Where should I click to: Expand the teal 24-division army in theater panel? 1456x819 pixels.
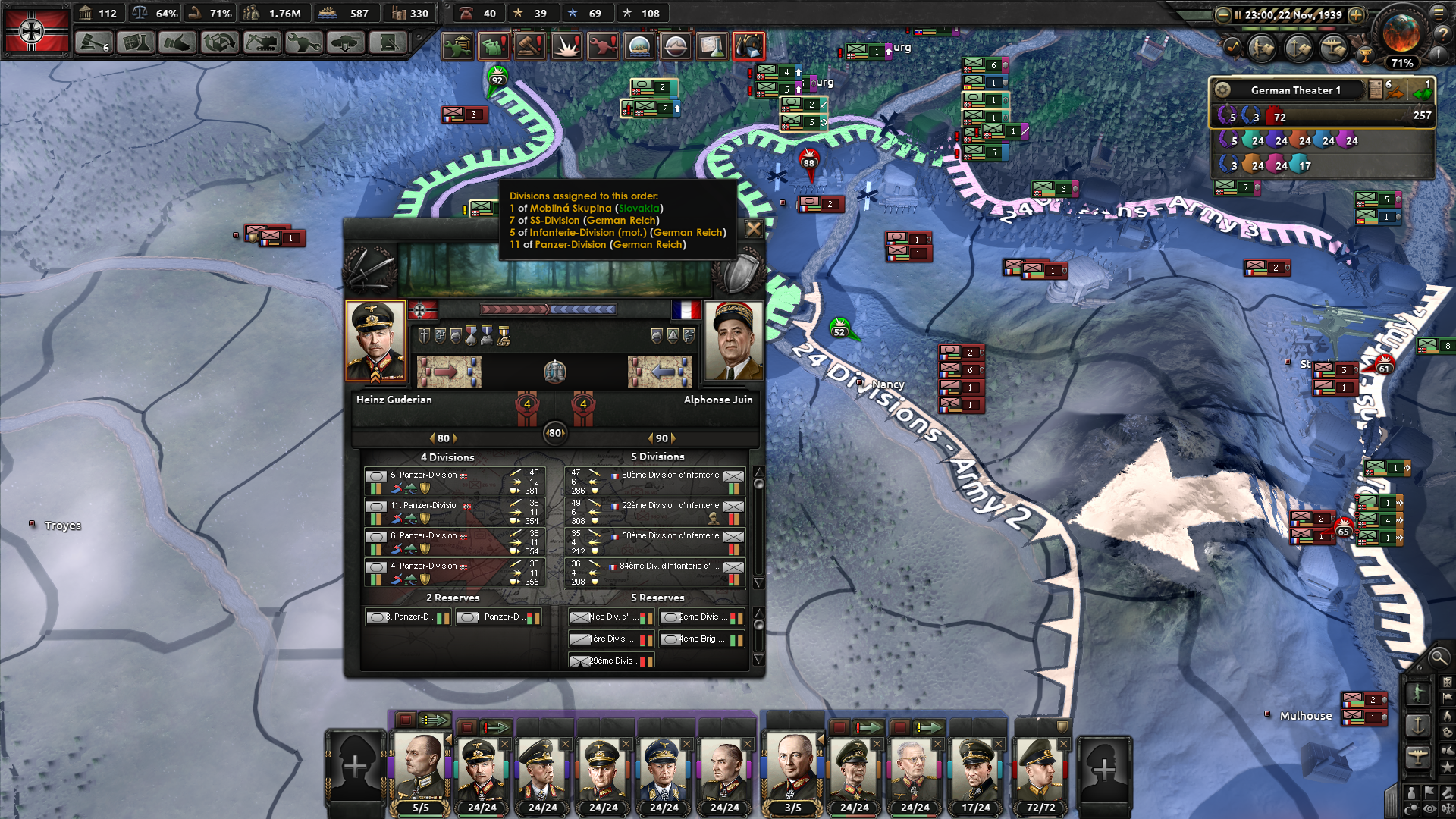[1253, 142]
